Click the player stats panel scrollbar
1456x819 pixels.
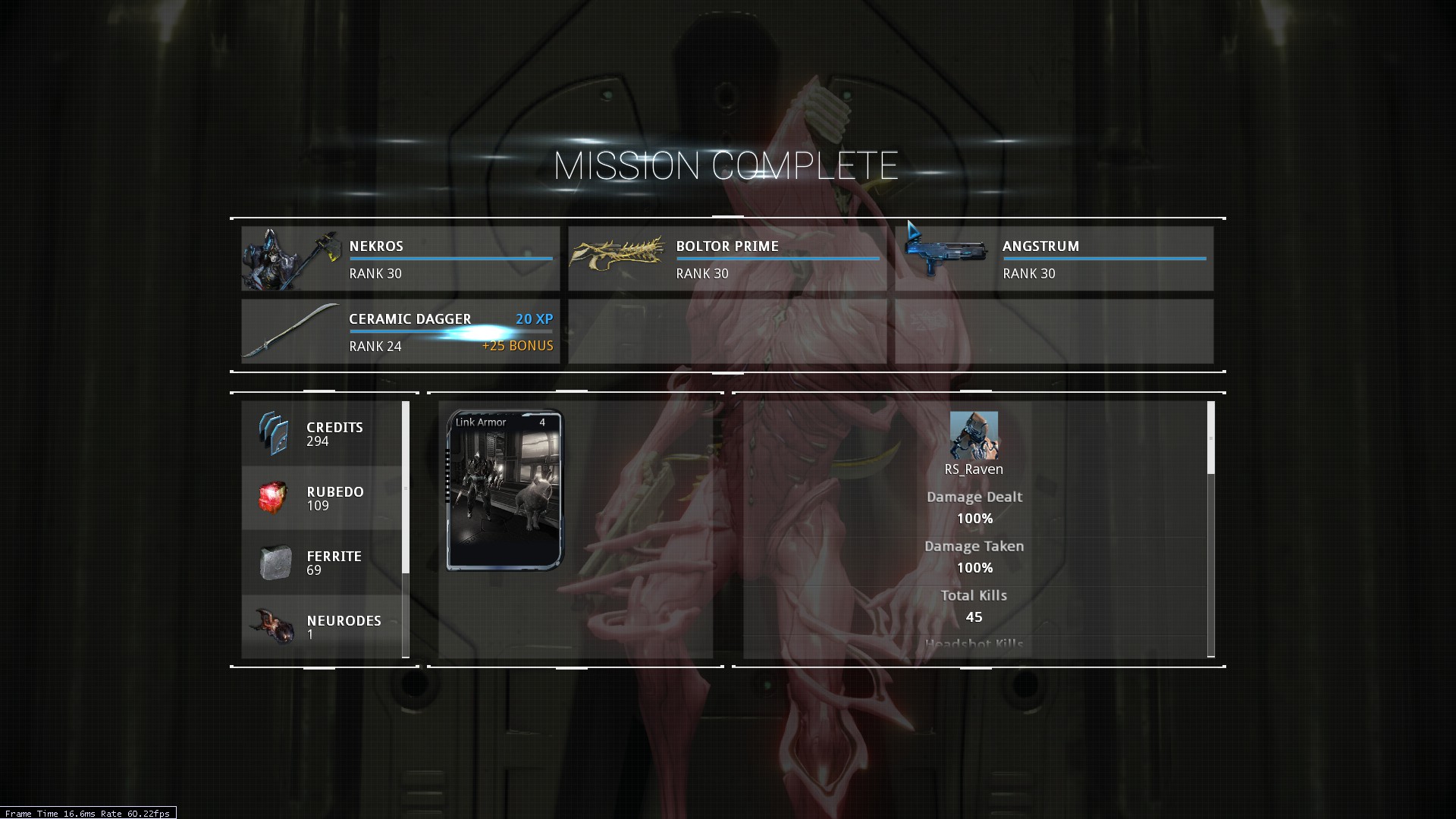point(1210,438)
